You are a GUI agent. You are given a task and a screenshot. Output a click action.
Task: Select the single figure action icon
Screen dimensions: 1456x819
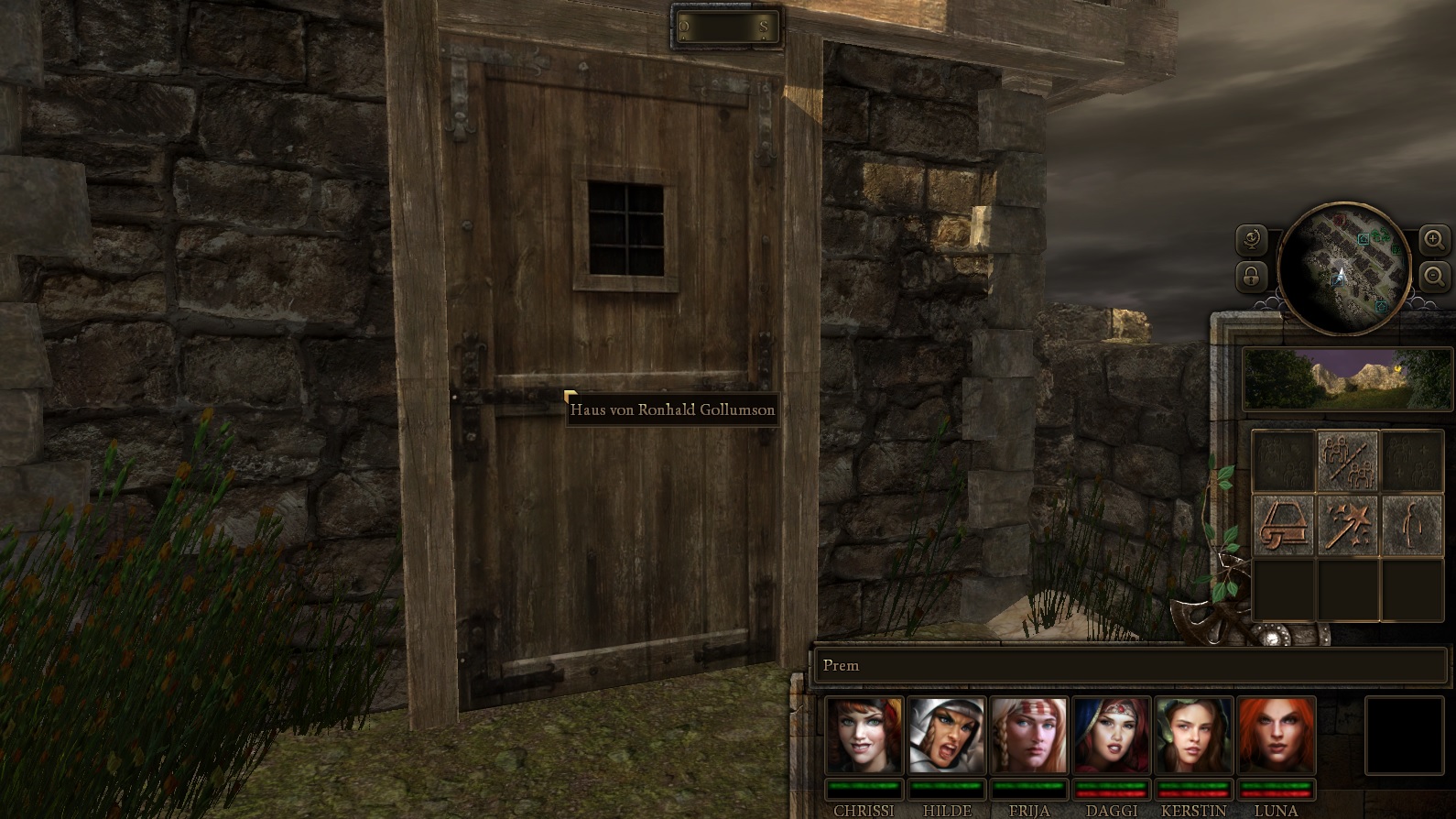[x=1411, y=525]
